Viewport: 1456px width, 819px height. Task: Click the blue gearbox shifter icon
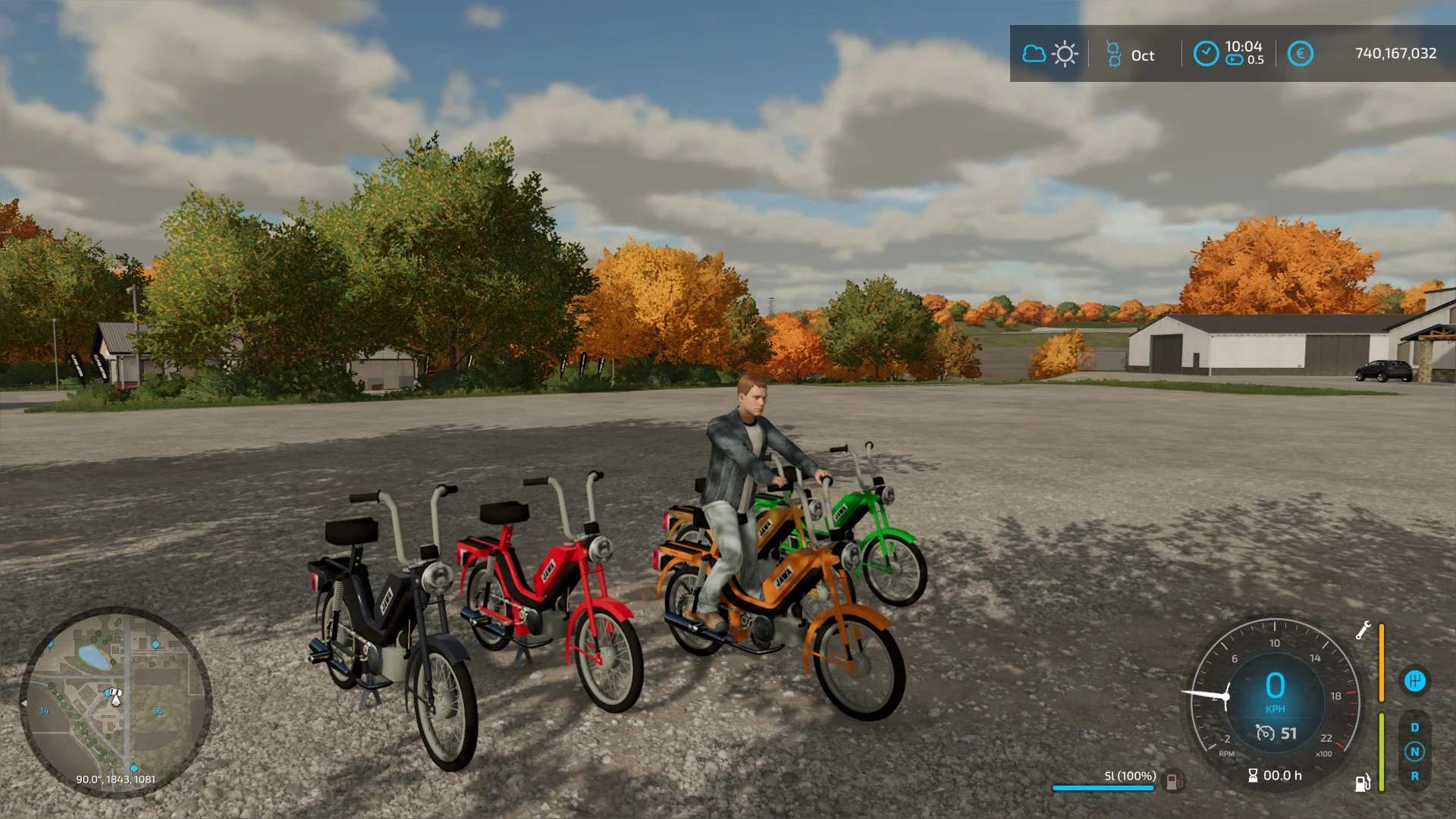coord(1414,680)
